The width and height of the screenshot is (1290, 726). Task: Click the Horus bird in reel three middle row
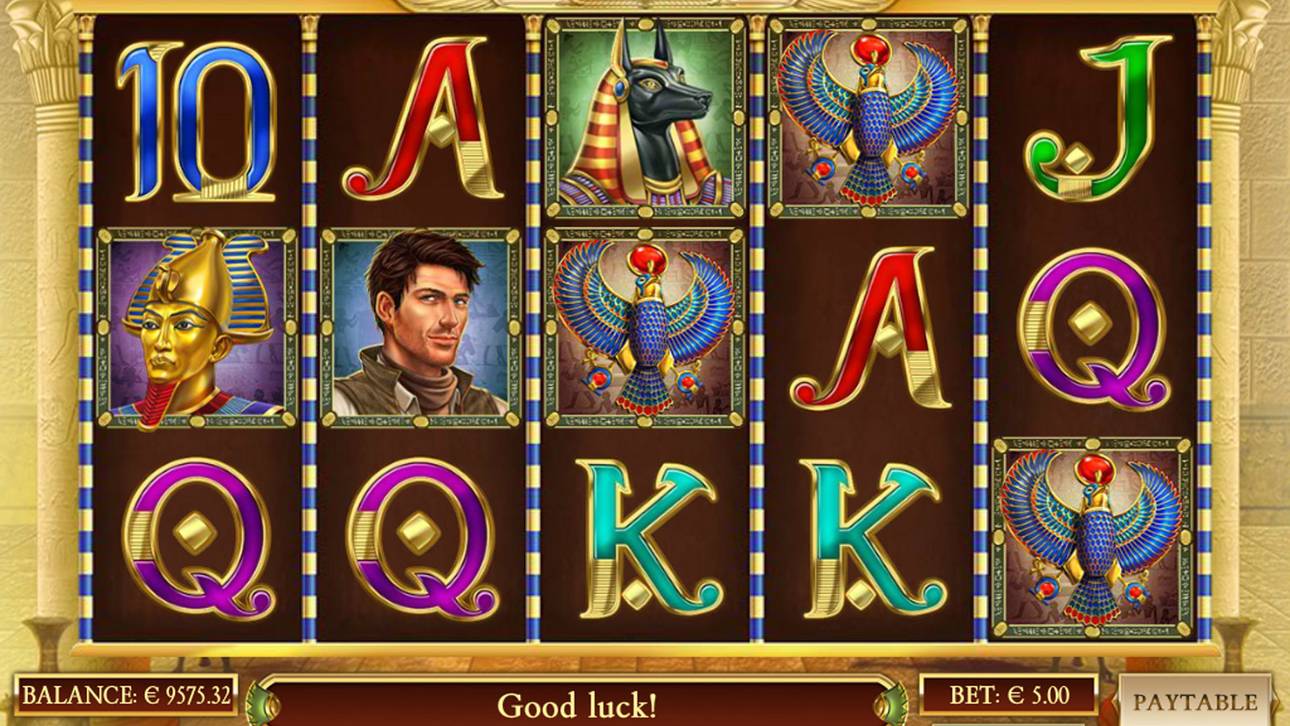(644, 330)
